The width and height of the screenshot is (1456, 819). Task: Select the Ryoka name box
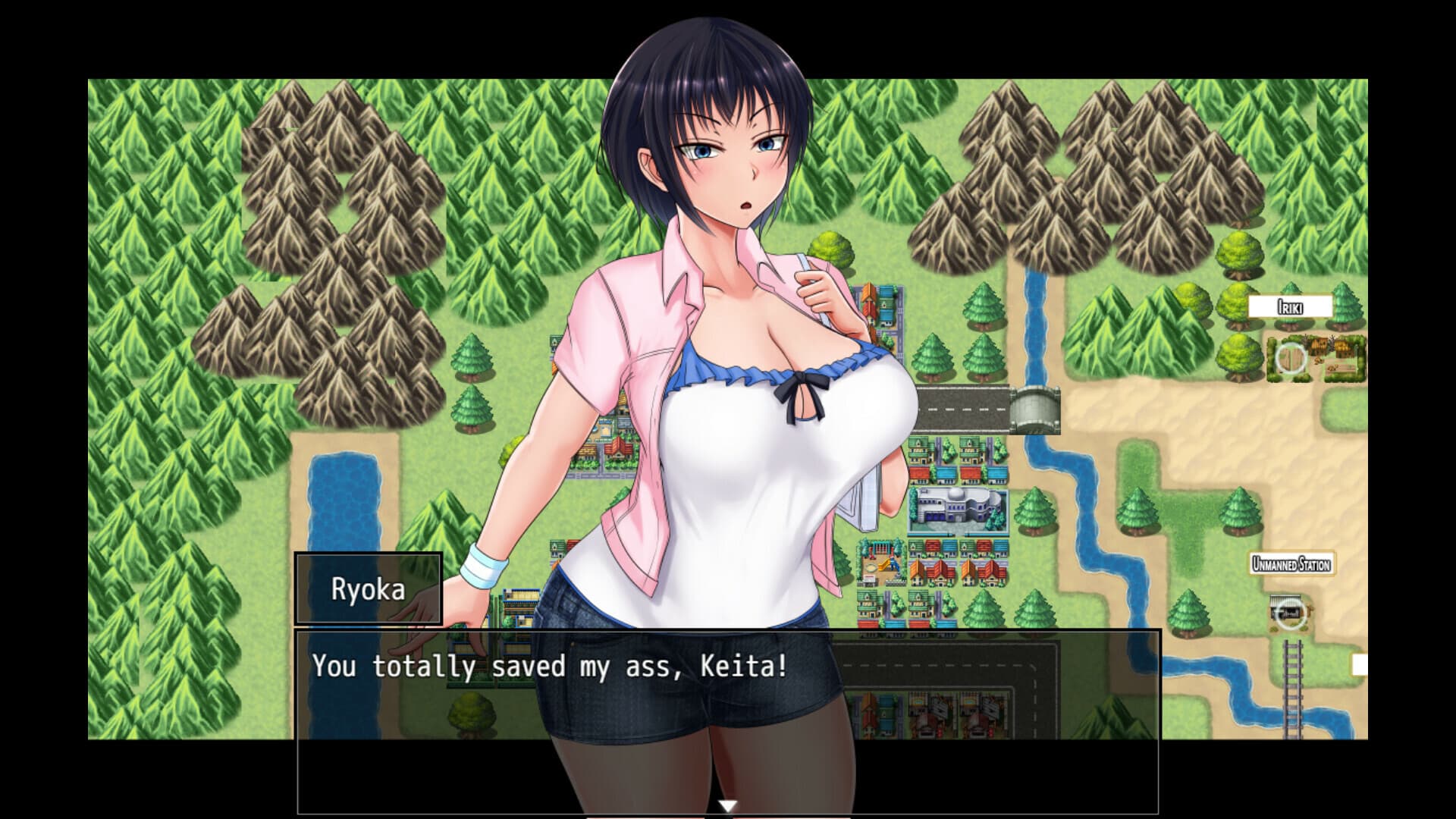point(369,590)
